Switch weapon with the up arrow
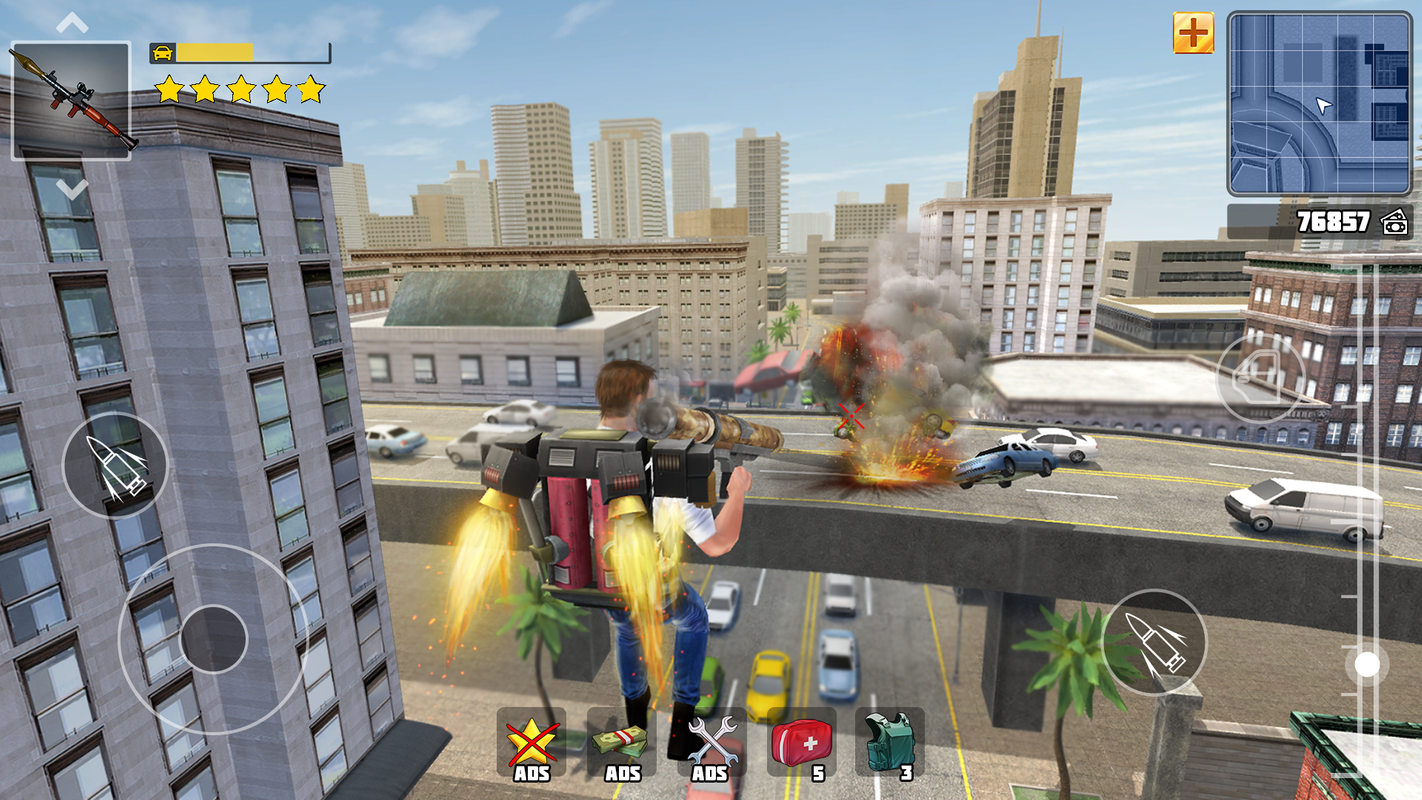 click(72, 23)
